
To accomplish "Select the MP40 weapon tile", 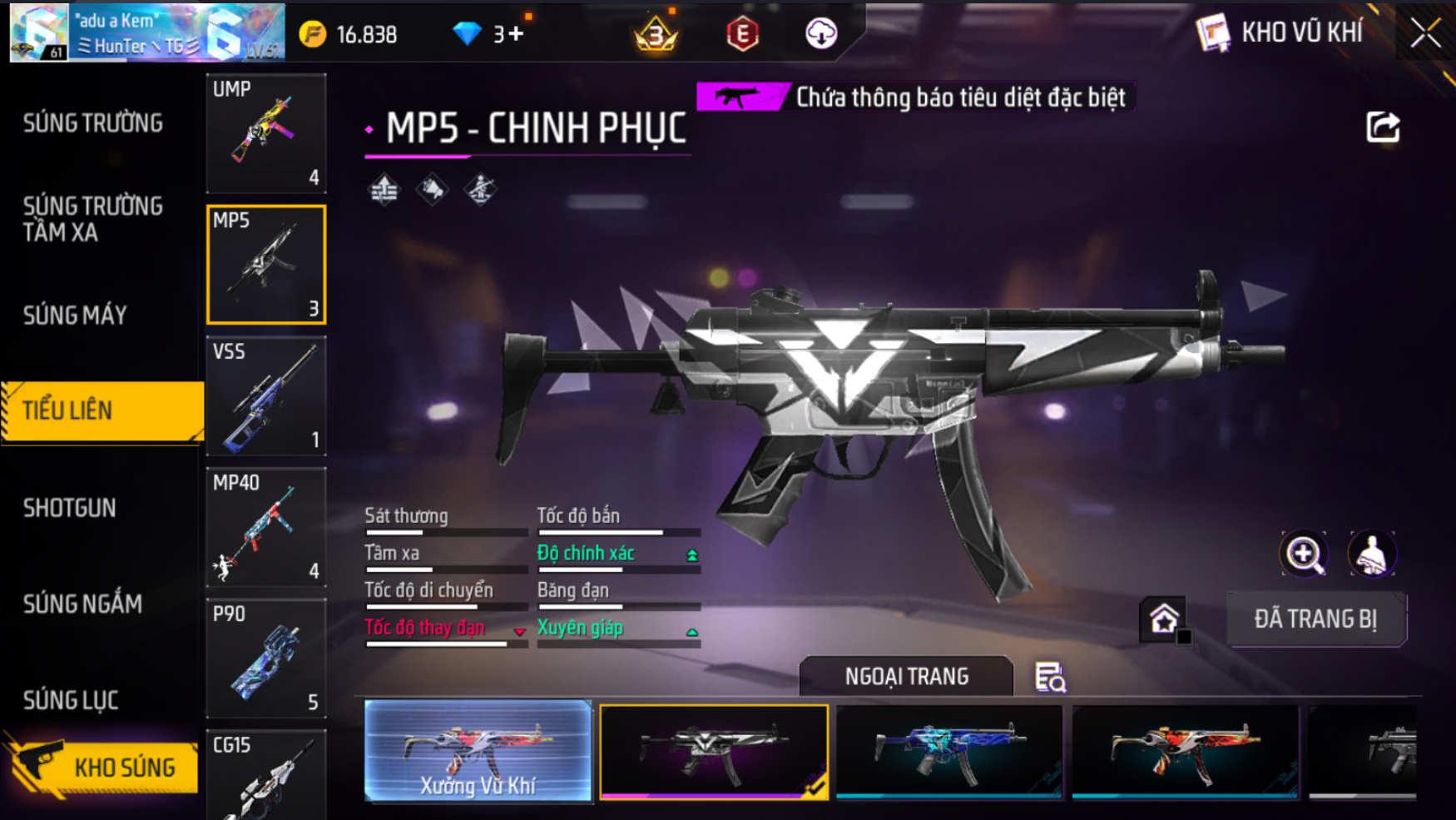I will [x=266, y=527].
